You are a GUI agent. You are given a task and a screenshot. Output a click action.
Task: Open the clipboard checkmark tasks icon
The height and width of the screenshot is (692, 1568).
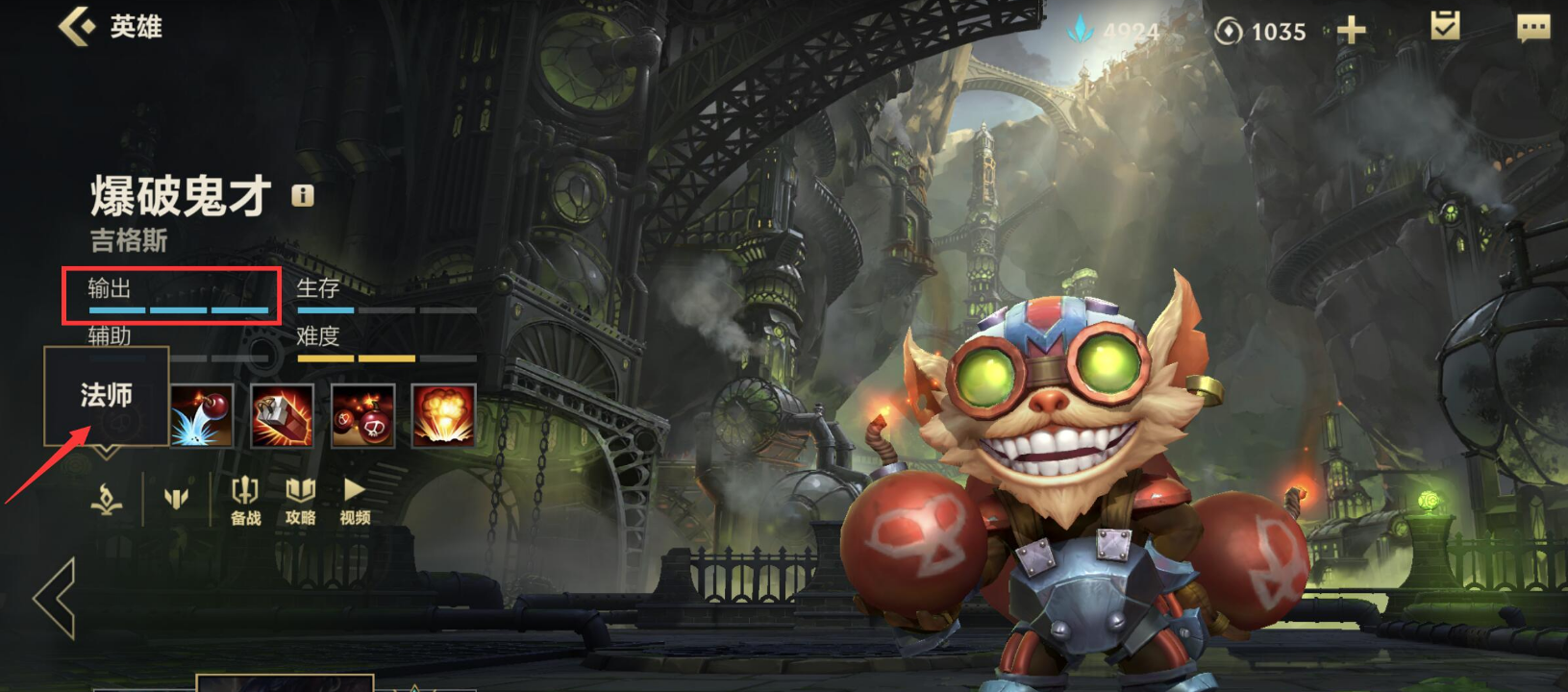point(1445,27)
